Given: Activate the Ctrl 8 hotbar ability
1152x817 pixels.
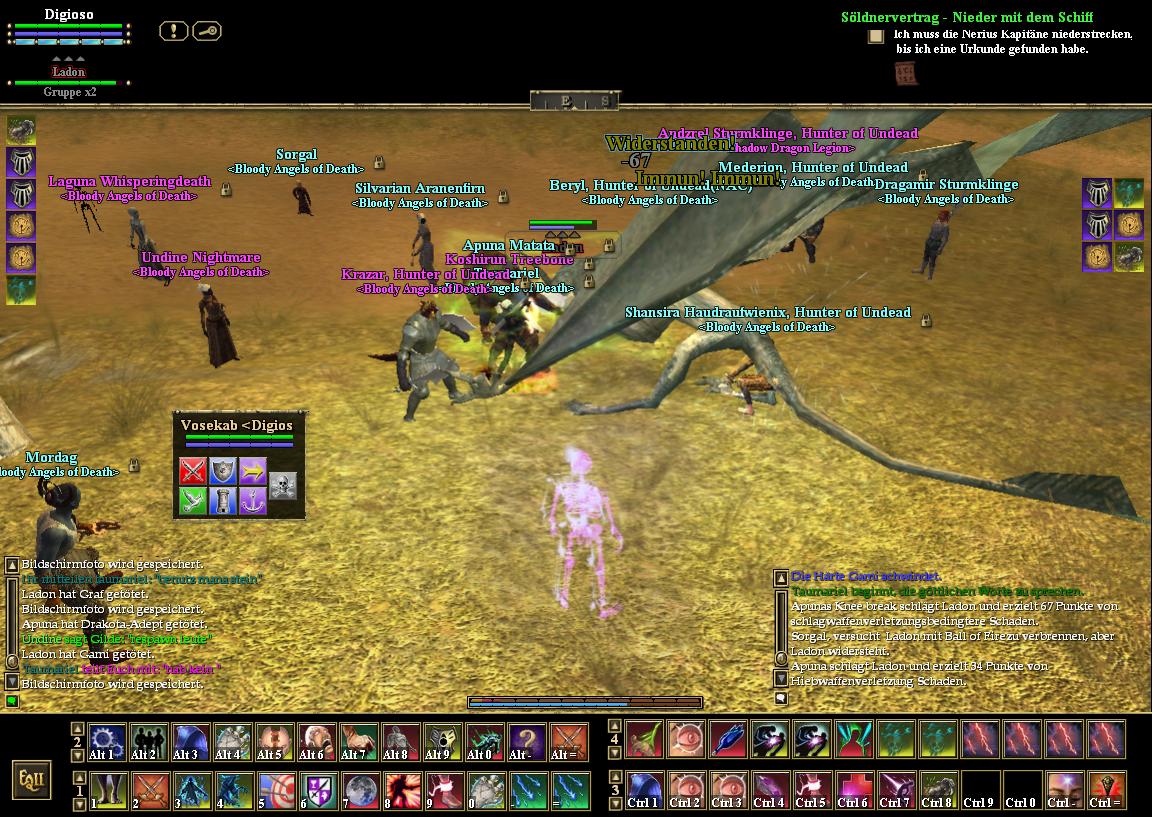Looking at the screenshot, I should 937,789.
